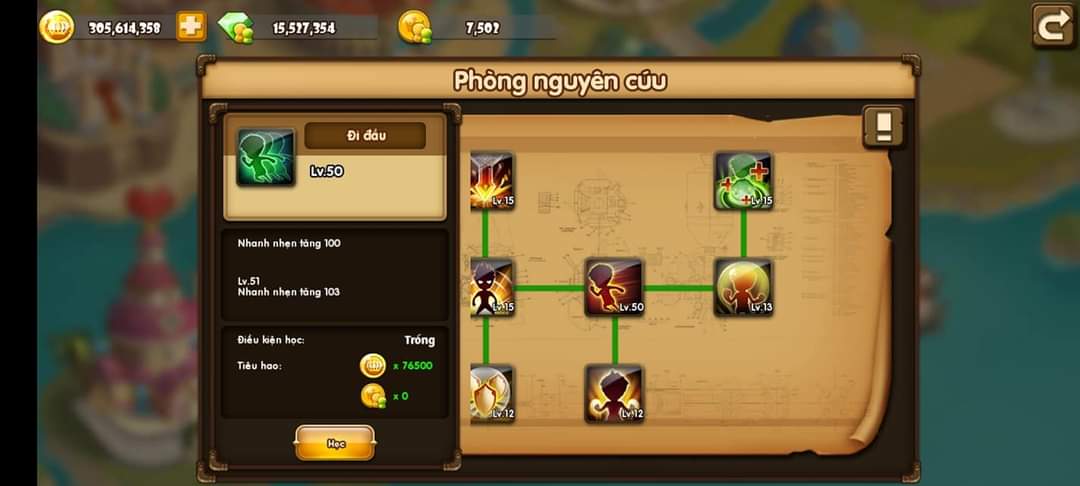Click the green running figure skill portrait
Viewport: 1080px width, 486px height.
pyautogui.click(x=265, y=158)
